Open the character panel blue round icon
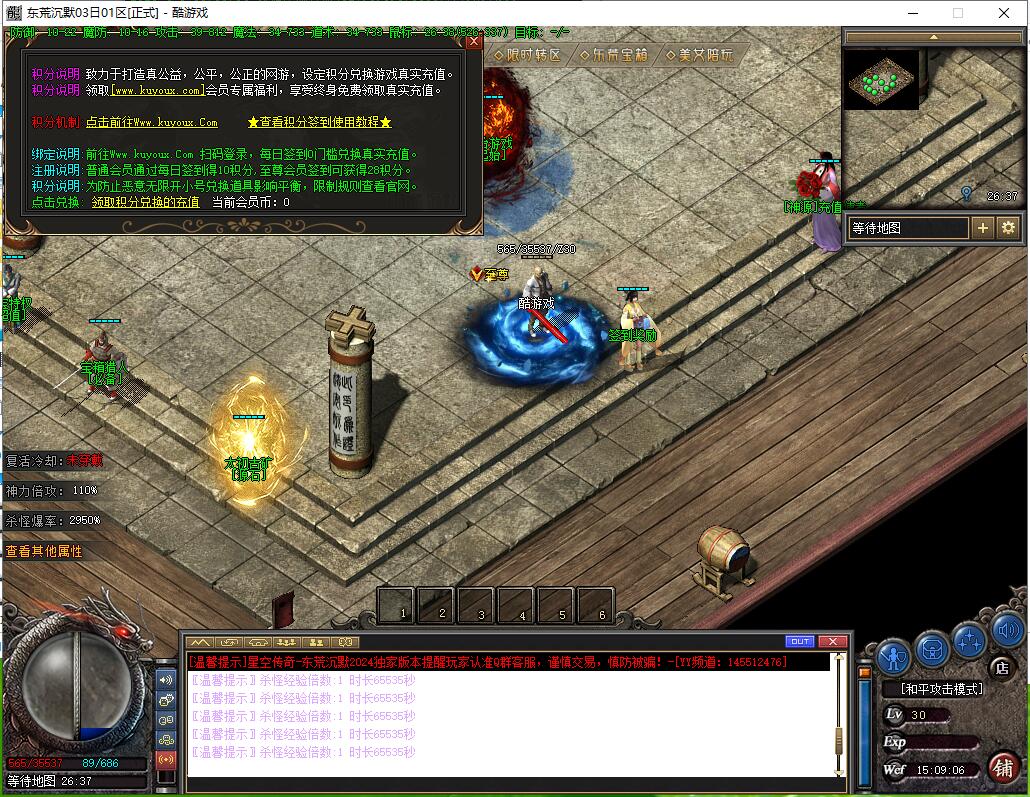Viewport: 1030px width, 797px height. pyautogui.click(x=893, y=656)
